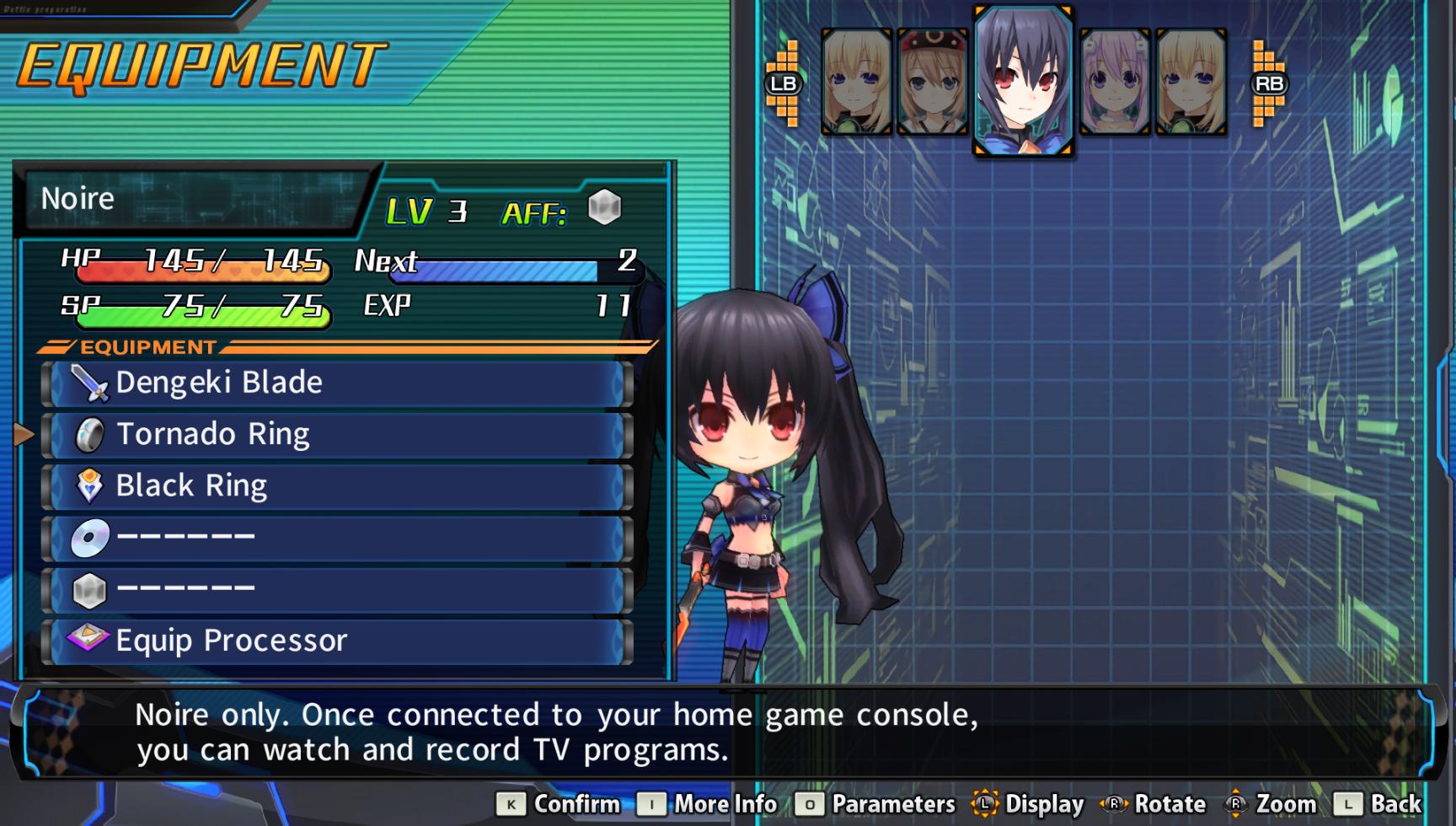Select Noire's black-haired portrait
The image size is (1456, 826).
point(1023,81)
